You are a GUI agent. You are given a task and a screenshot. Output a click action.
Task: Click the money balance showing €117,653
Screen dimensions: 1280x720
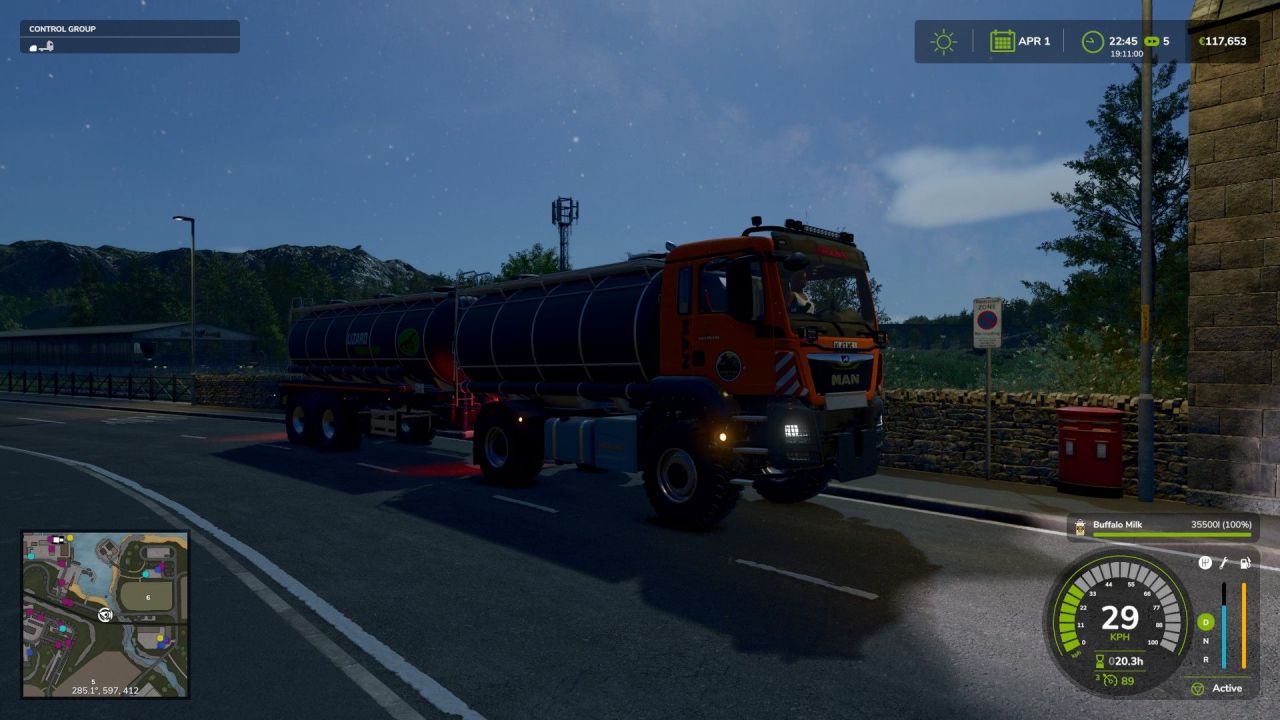(1222, 41)
